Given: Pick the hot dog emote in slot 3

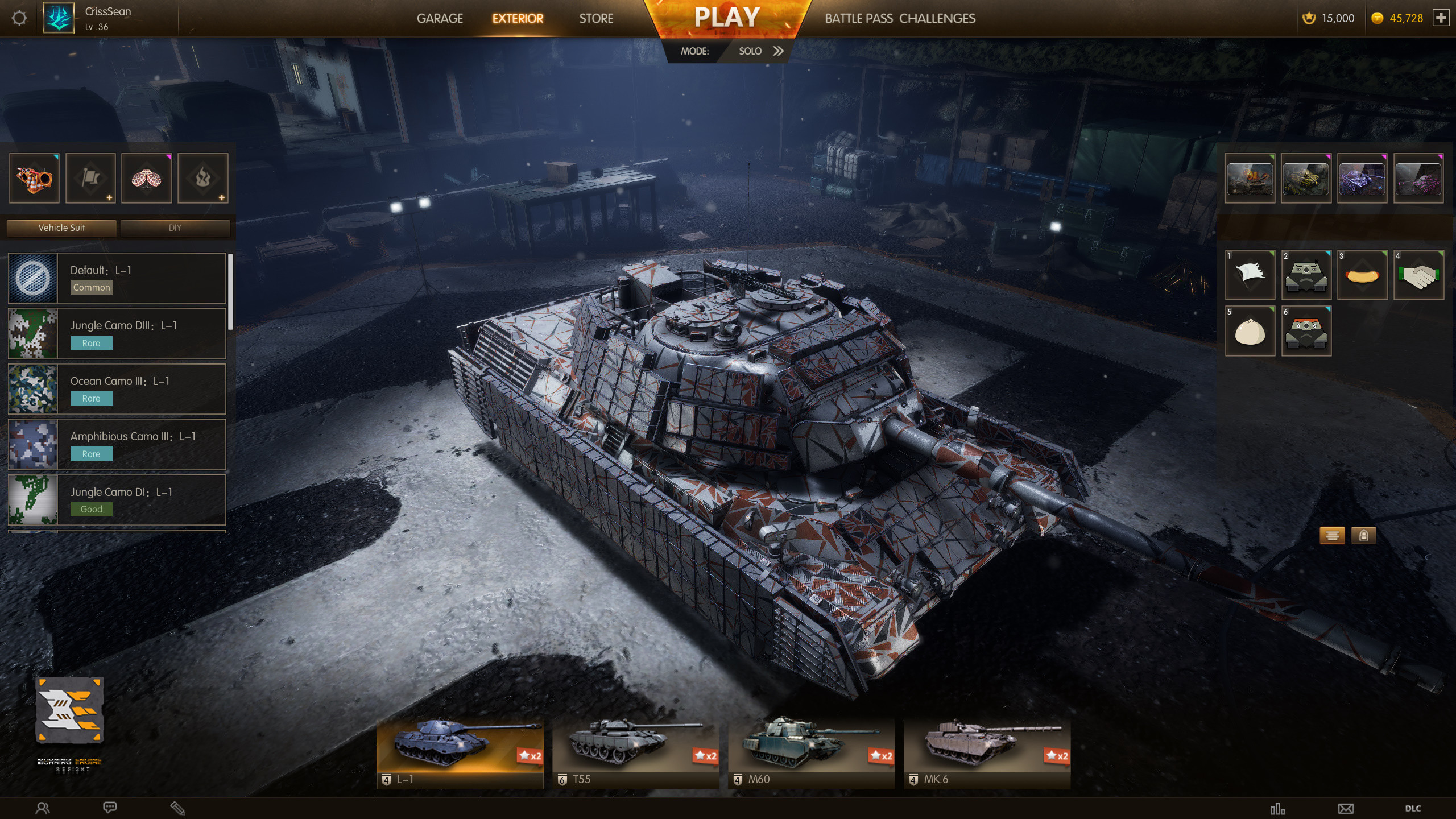Looking at the screenshot, I should (1363, 276).
